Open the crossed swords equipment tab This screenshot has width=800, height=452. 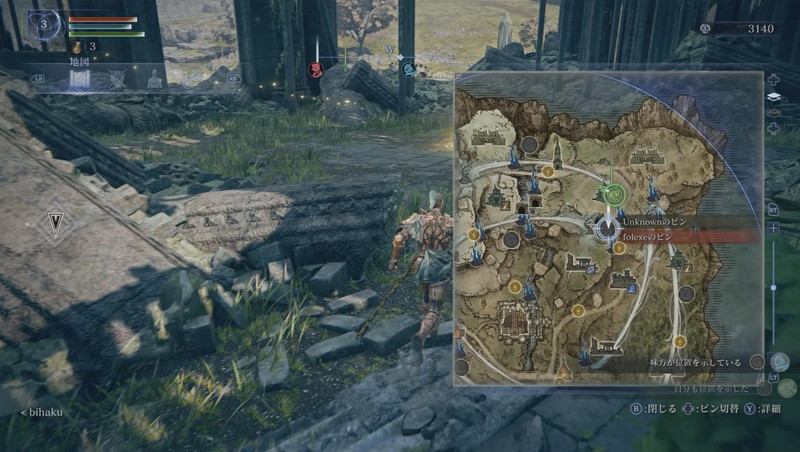pyautogui.click(x=117, y=79)
